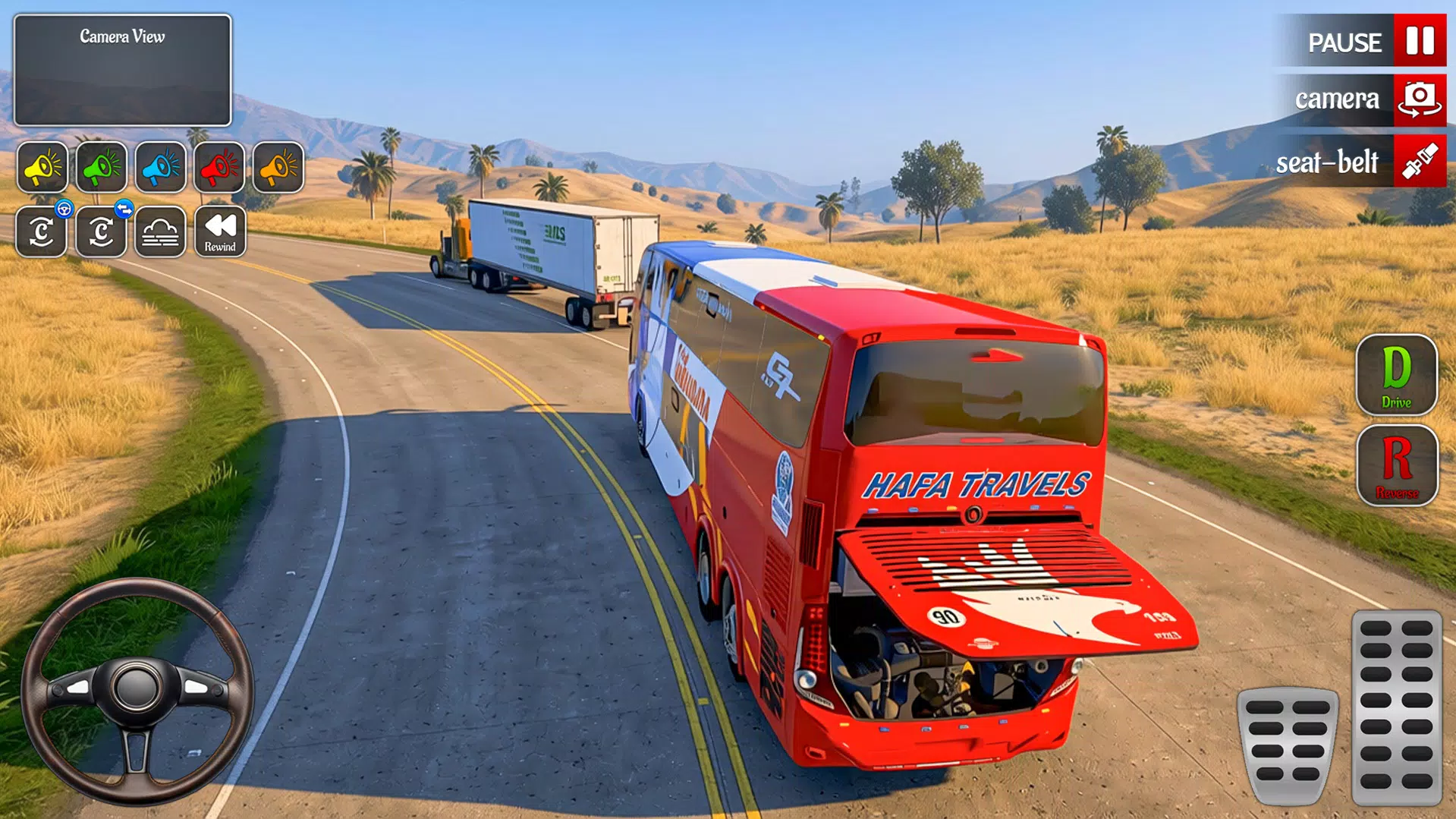Sound the blue megaphone horn
This screenshot has width=1456, height=819.
tap(160, 168)
